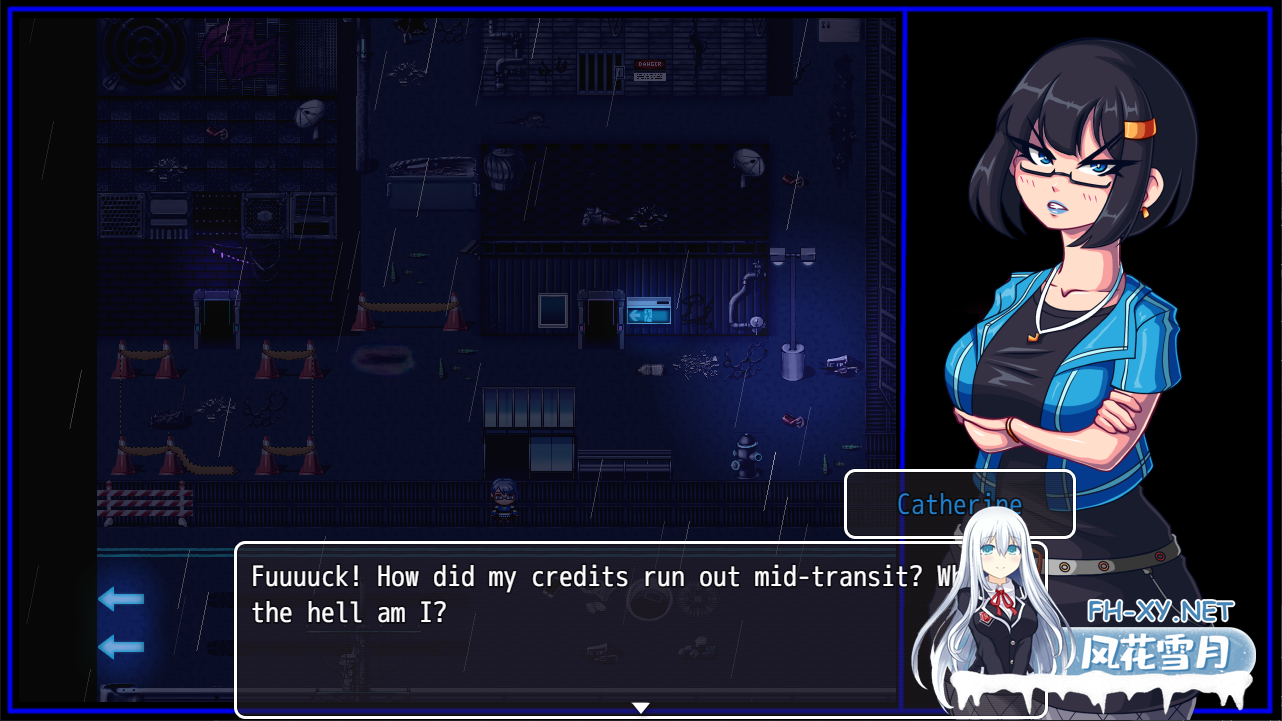Image resolution: width=1282 pixels, height=721 pixels.
Task: Click the white notice sign below the DANGER sign
Action: click(650, 76)
